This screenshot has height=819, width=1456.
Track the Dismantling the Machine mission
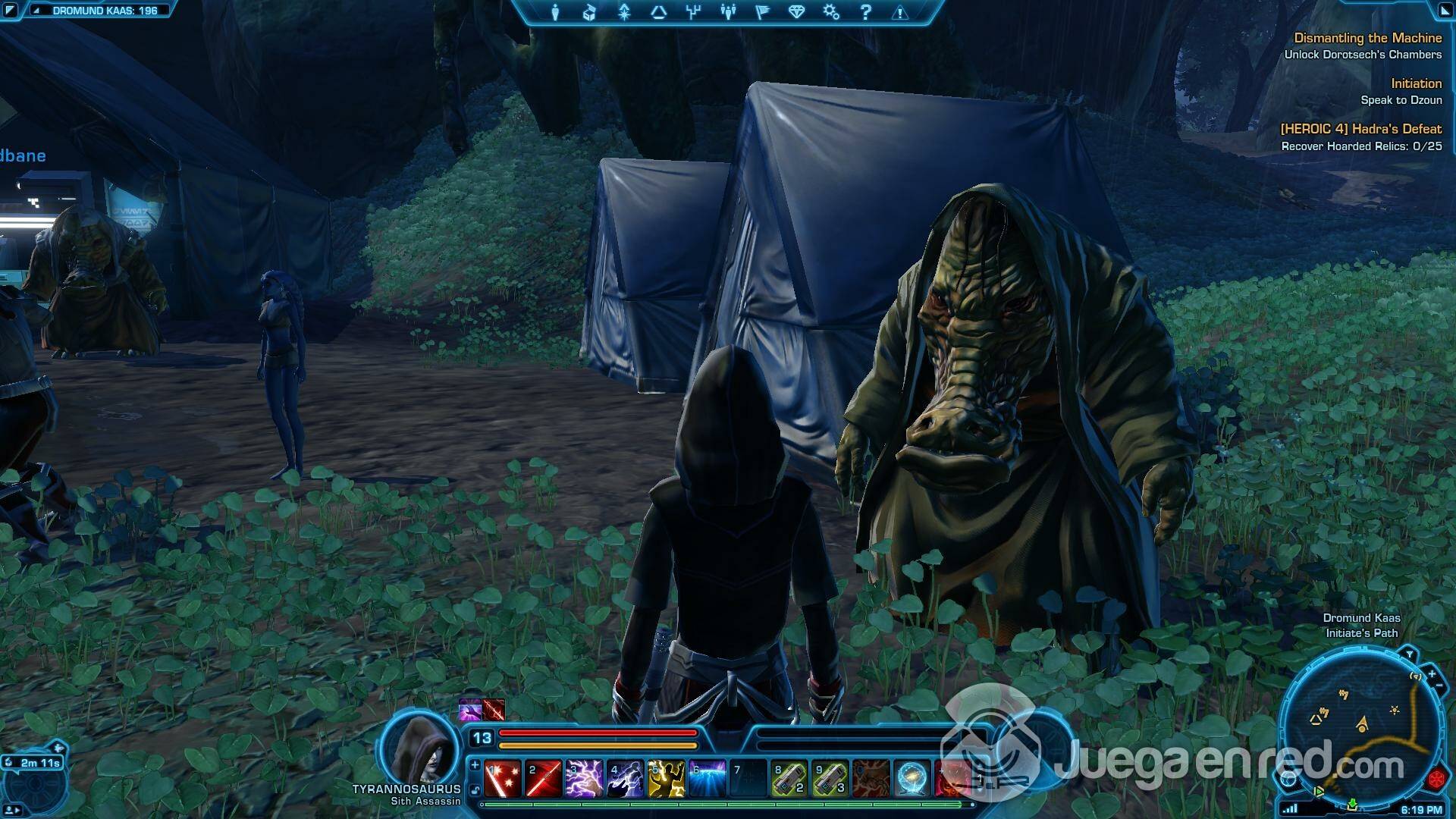1367,38
